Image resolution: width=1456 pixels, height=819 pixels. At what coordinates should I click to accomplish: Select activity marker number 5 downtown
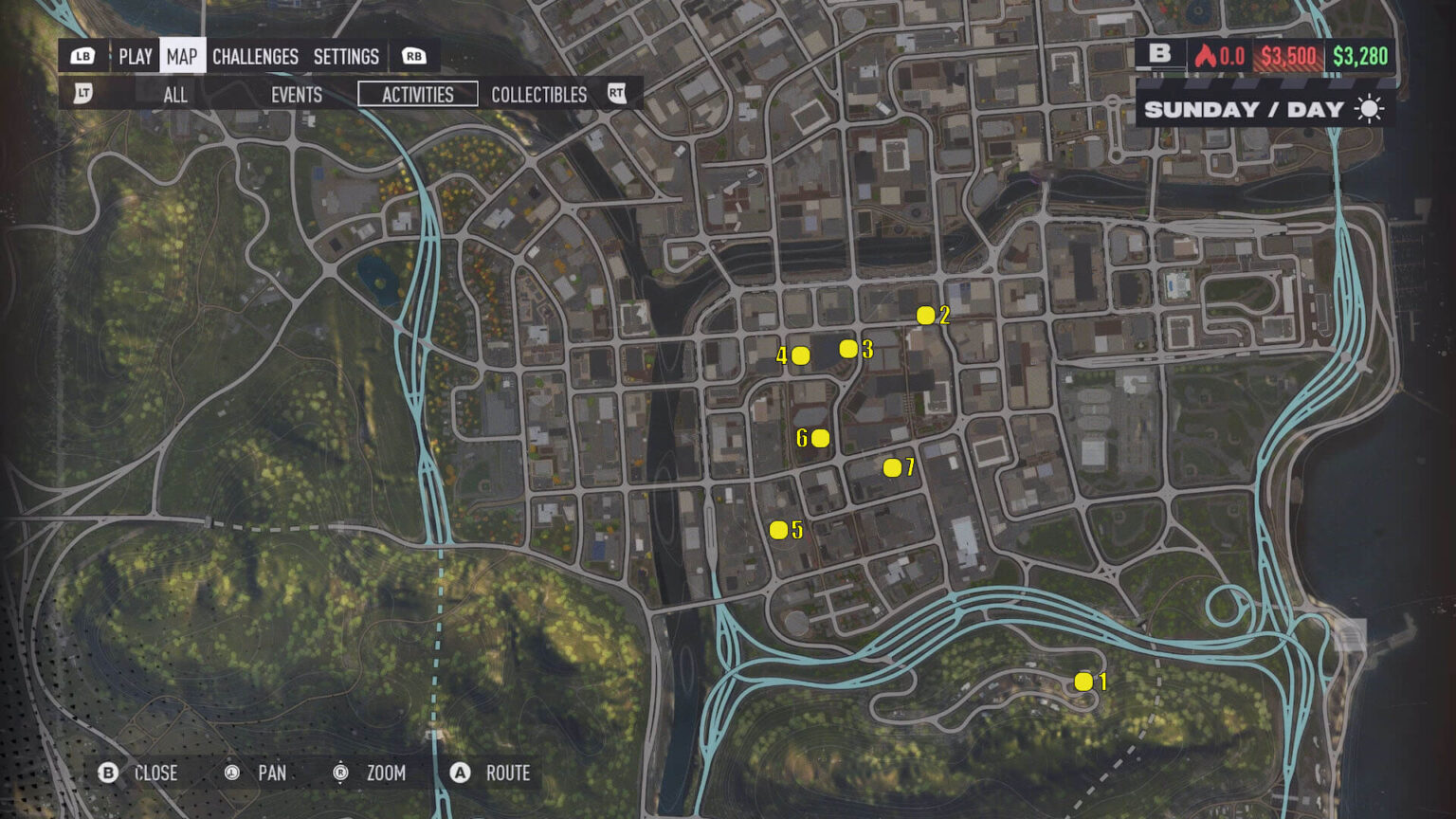point(779,527)
